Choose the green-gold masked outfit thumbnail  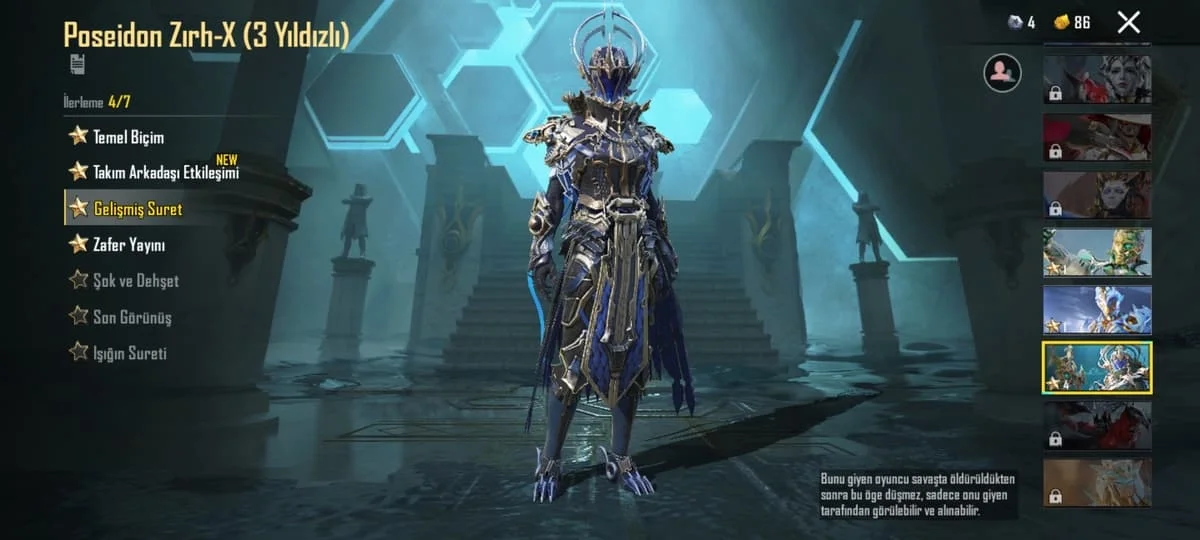pos(1097,252)
